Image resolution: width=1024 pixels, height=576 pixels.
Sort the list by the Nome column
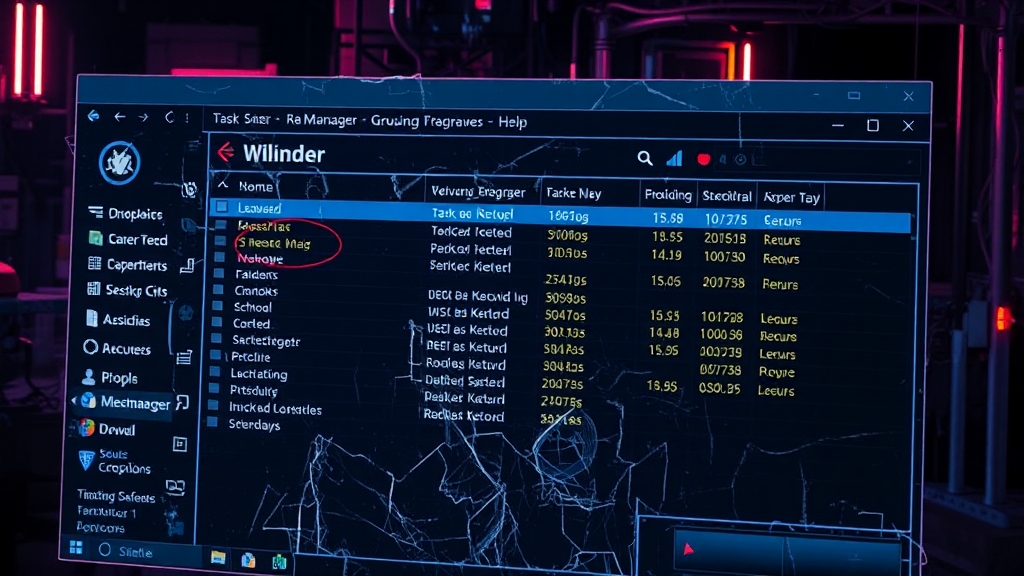255,186
